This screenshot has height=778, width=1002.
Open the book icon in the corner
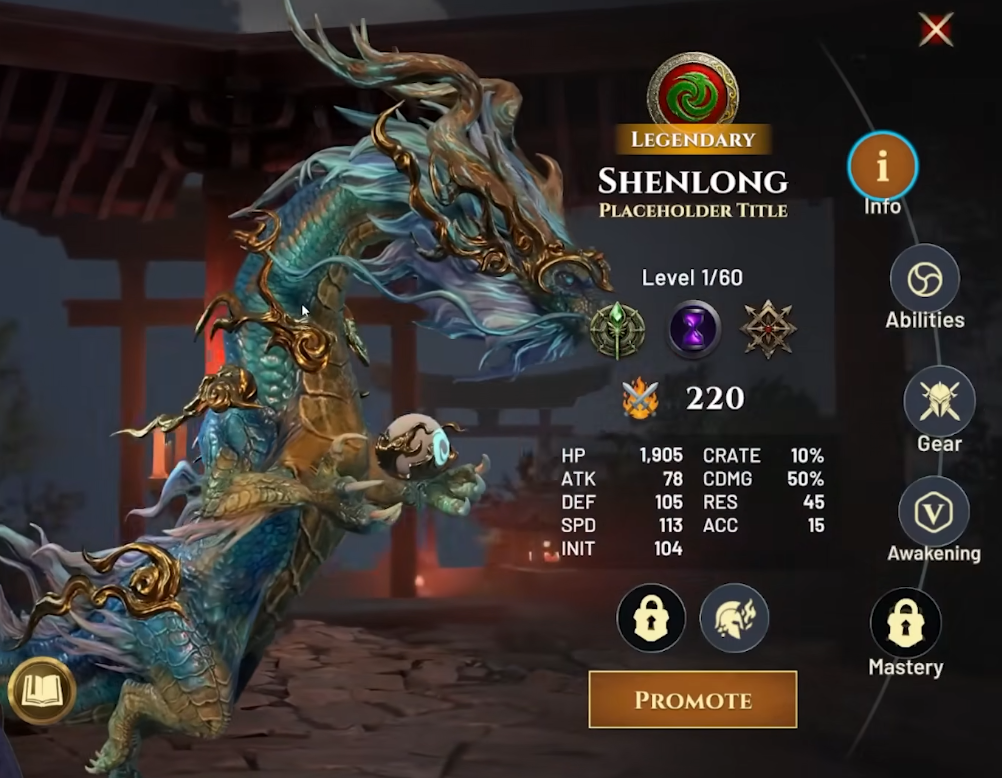tap(42, 690)
